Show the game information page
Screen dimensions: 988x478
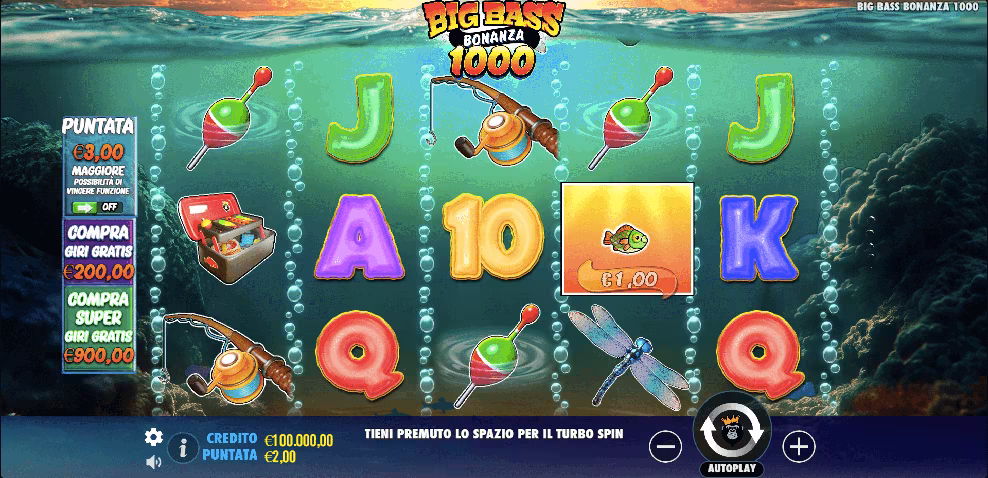(x=181, y=448)
